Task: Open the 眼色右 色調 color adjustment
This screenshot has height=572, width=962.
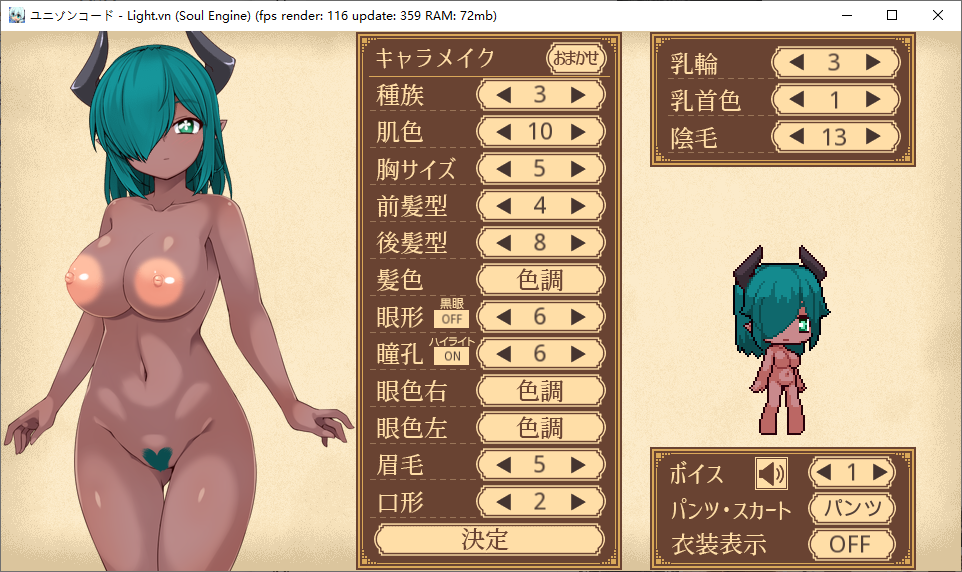Action: coord(540,391)
